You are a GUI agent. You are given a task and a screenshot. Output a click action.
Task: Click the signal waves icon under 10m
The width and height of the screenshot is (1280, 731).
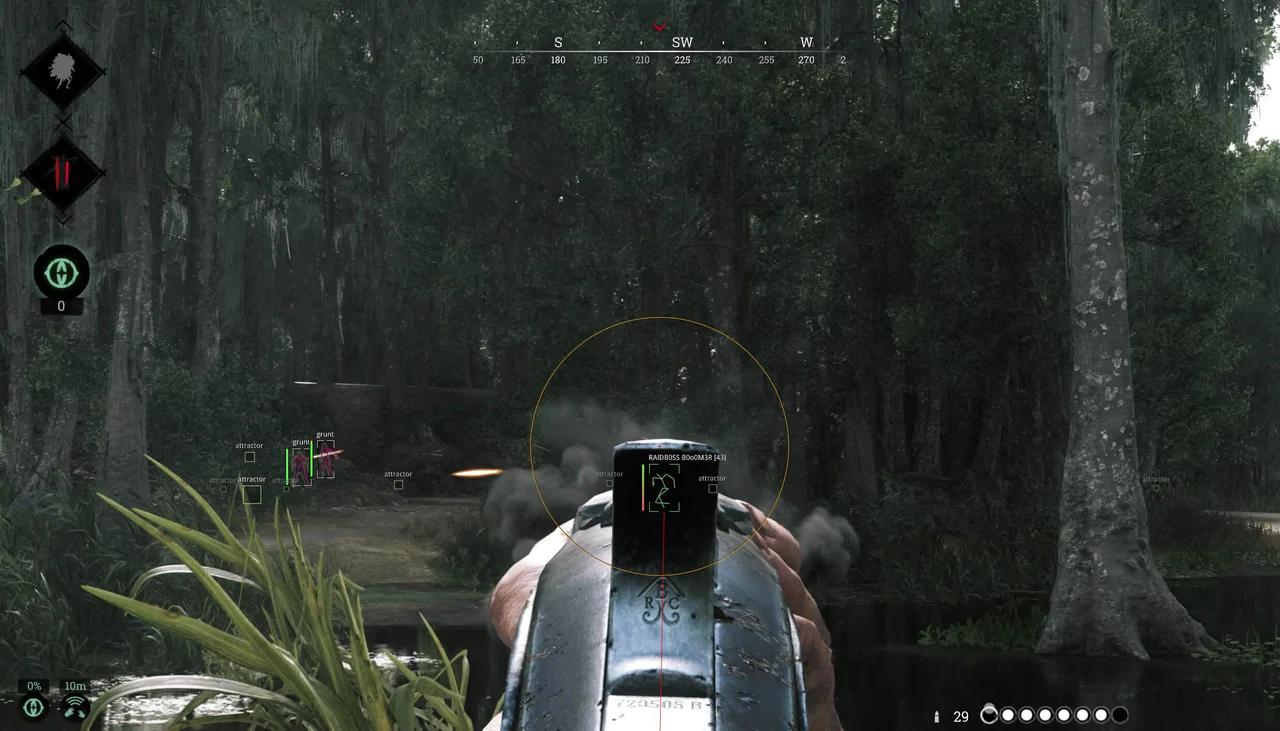(x=74, y=708)
